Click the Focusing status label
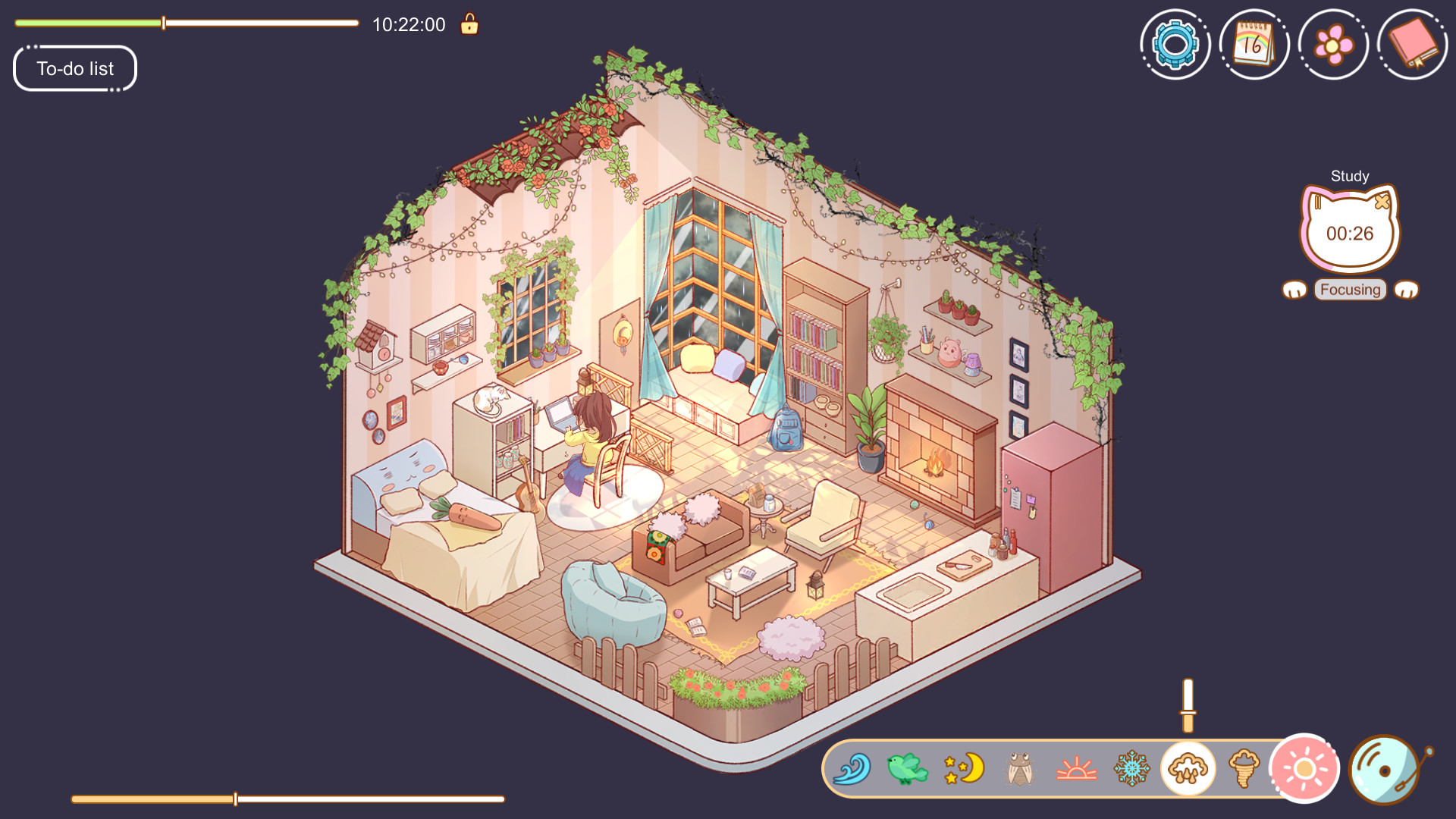Viewport: 1456px width, 819px height. pyautogui.click(x=1349, y=289)
